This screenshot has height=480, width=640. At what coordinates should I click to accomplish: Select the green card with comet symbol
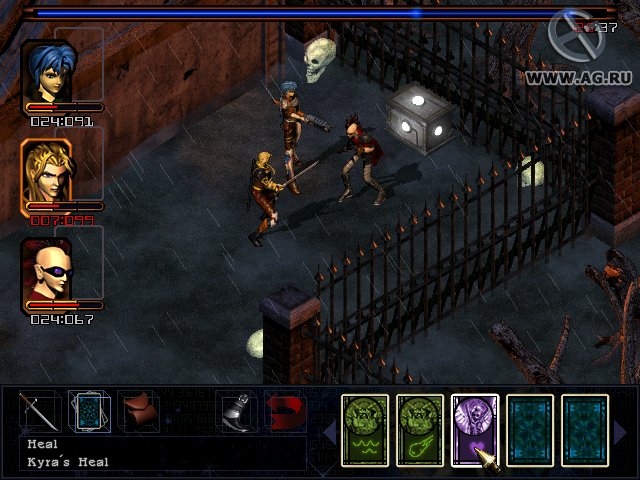[x=420, y=430]
